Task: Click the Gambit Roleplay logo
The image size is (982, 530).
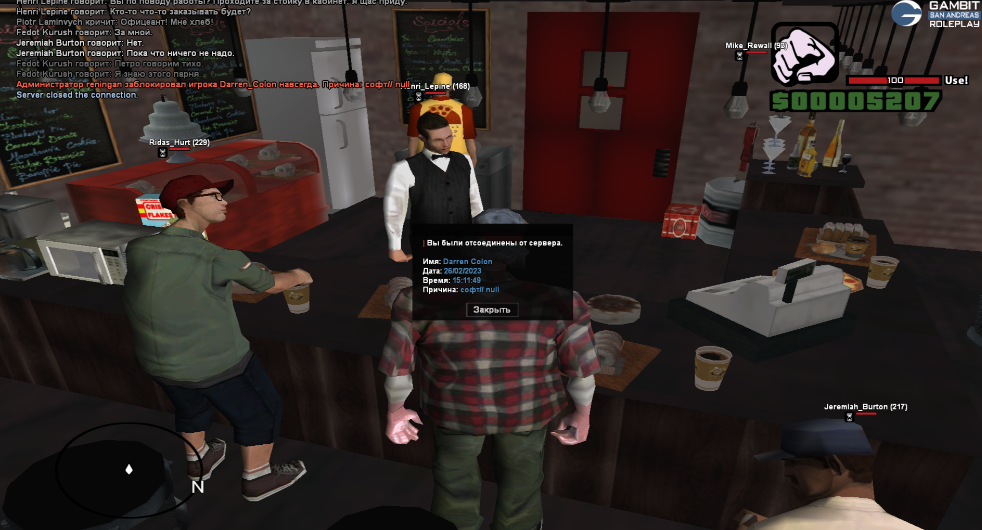Action: (935, 14)
